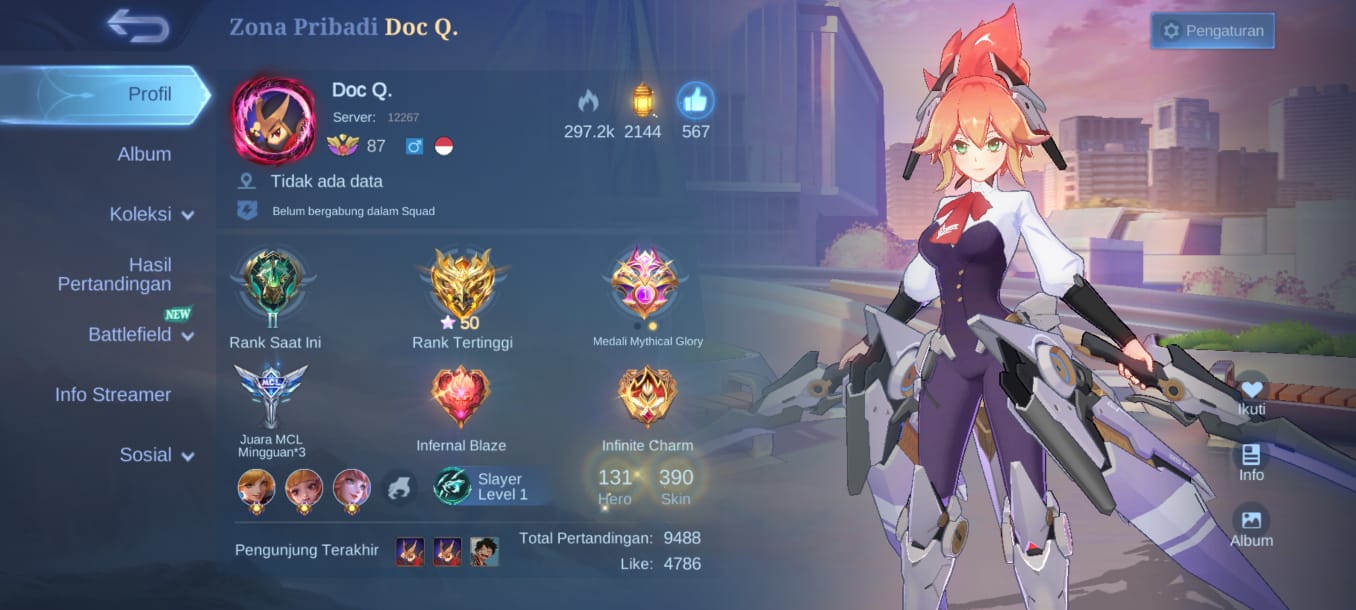
Task: Open the Infinite Charm emblem
Action: click(x=647, y=397)
